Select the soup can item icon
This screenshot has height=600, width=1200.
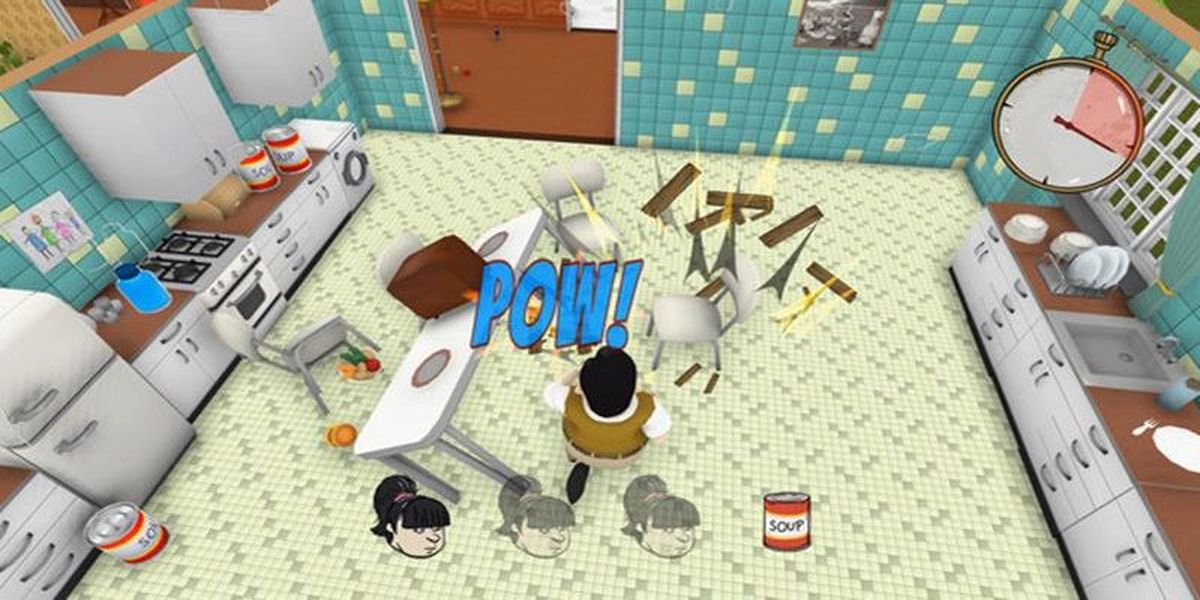pos(786,521)
